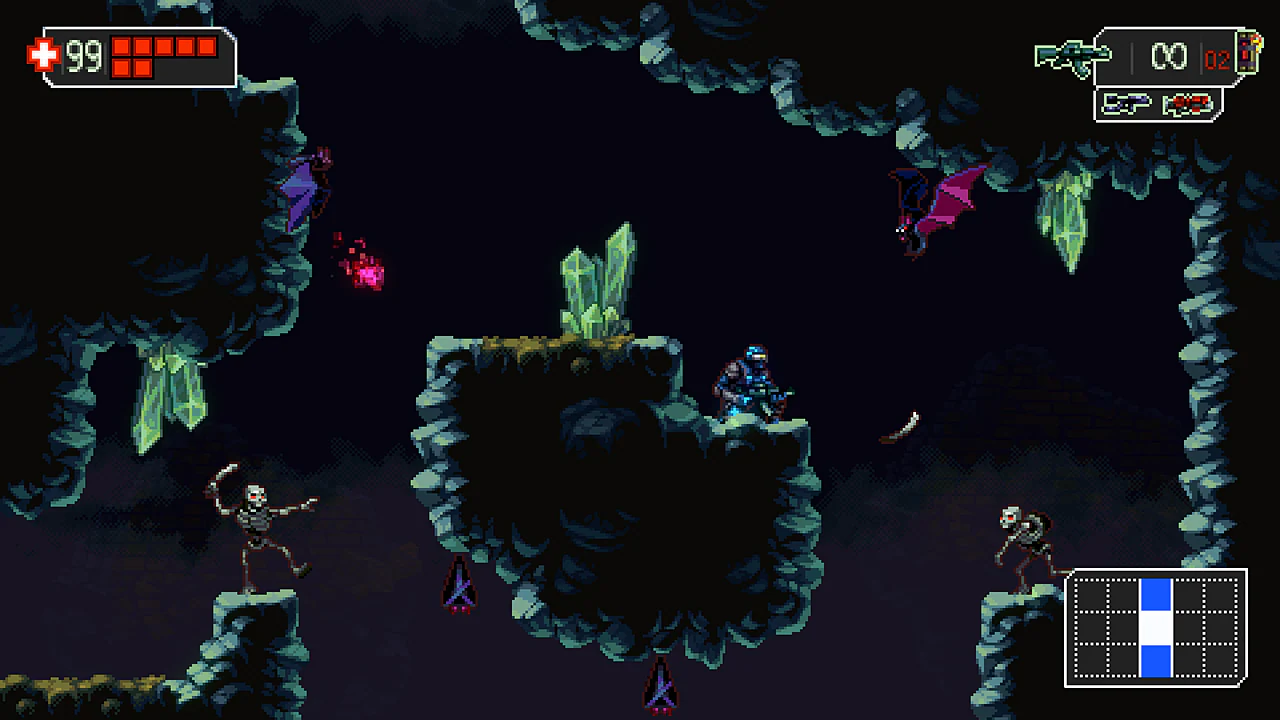Click the red health cross icon
This screenshot has height=720, width=1280.
(x=42, y=53)
